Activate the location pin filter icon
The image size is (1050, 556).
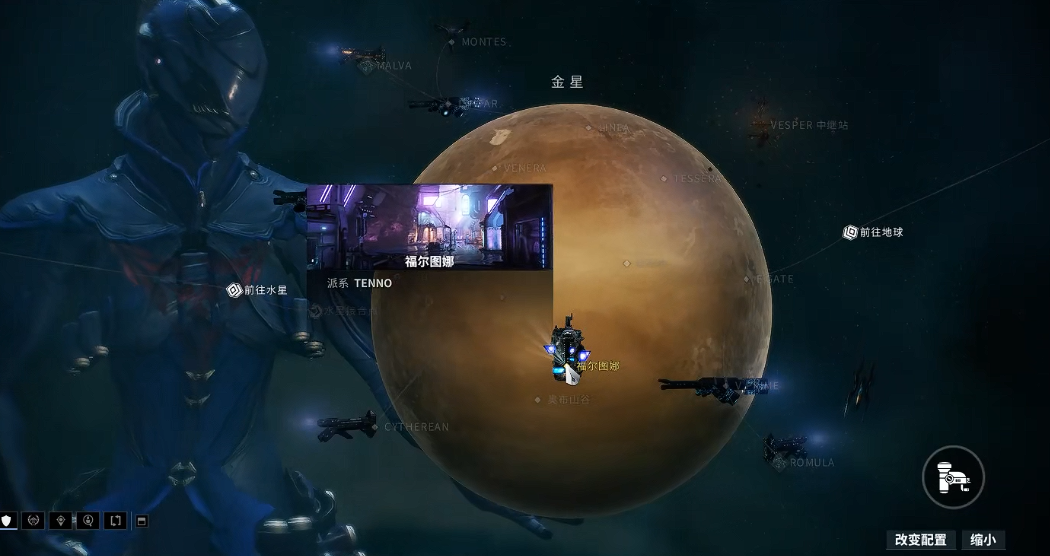coord(62,521)
